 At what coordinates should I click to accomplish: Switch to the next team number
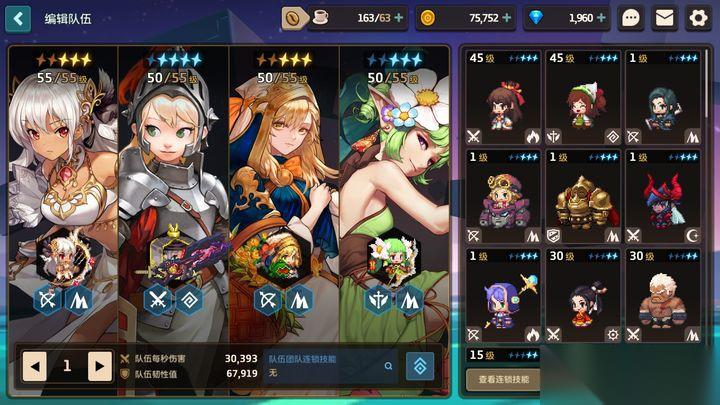tap(99, 366)
